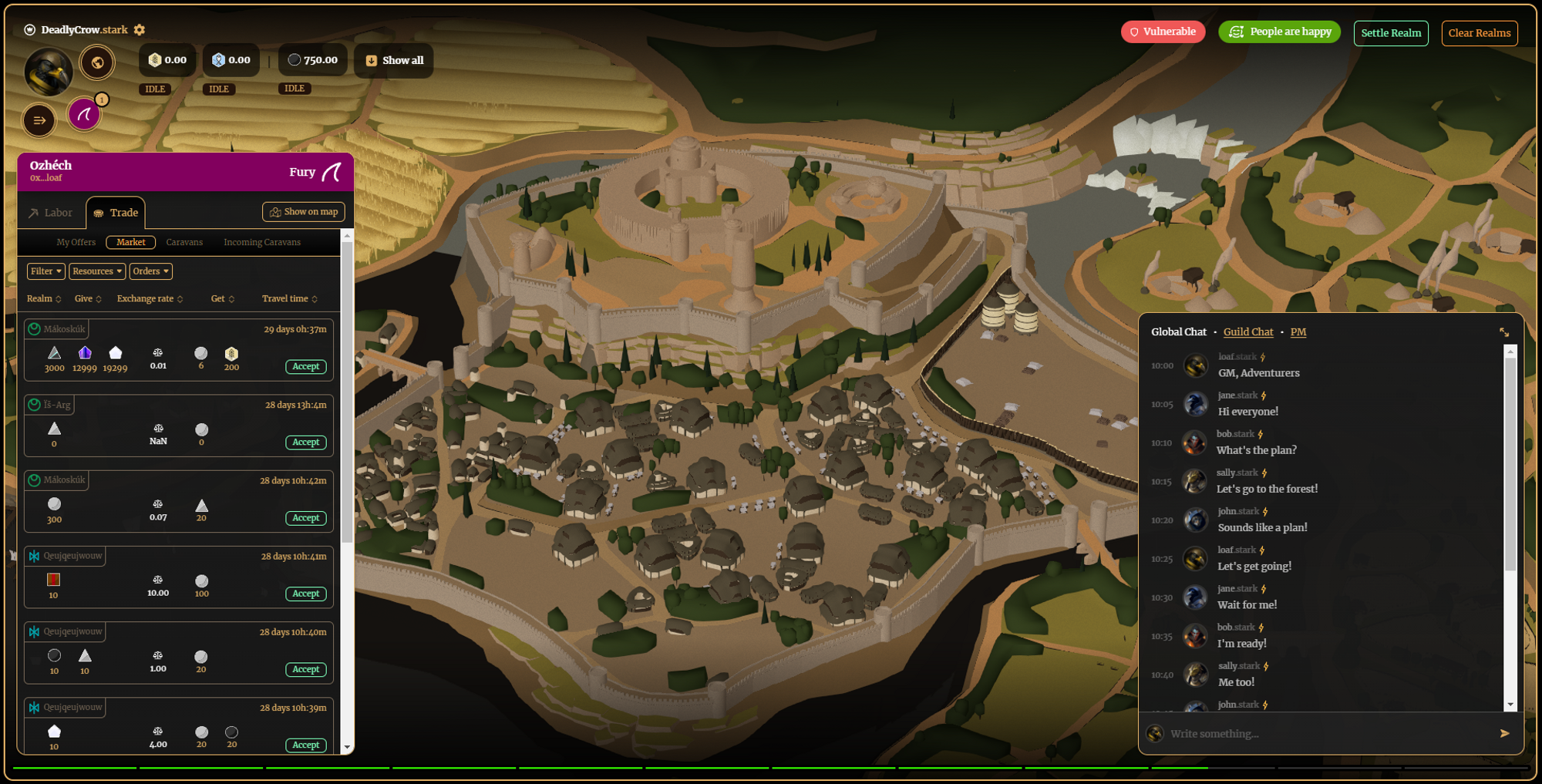Sort market by Travel time
Screen dimensions: 1542x784
pyautogui.click(x=289, y=299)
